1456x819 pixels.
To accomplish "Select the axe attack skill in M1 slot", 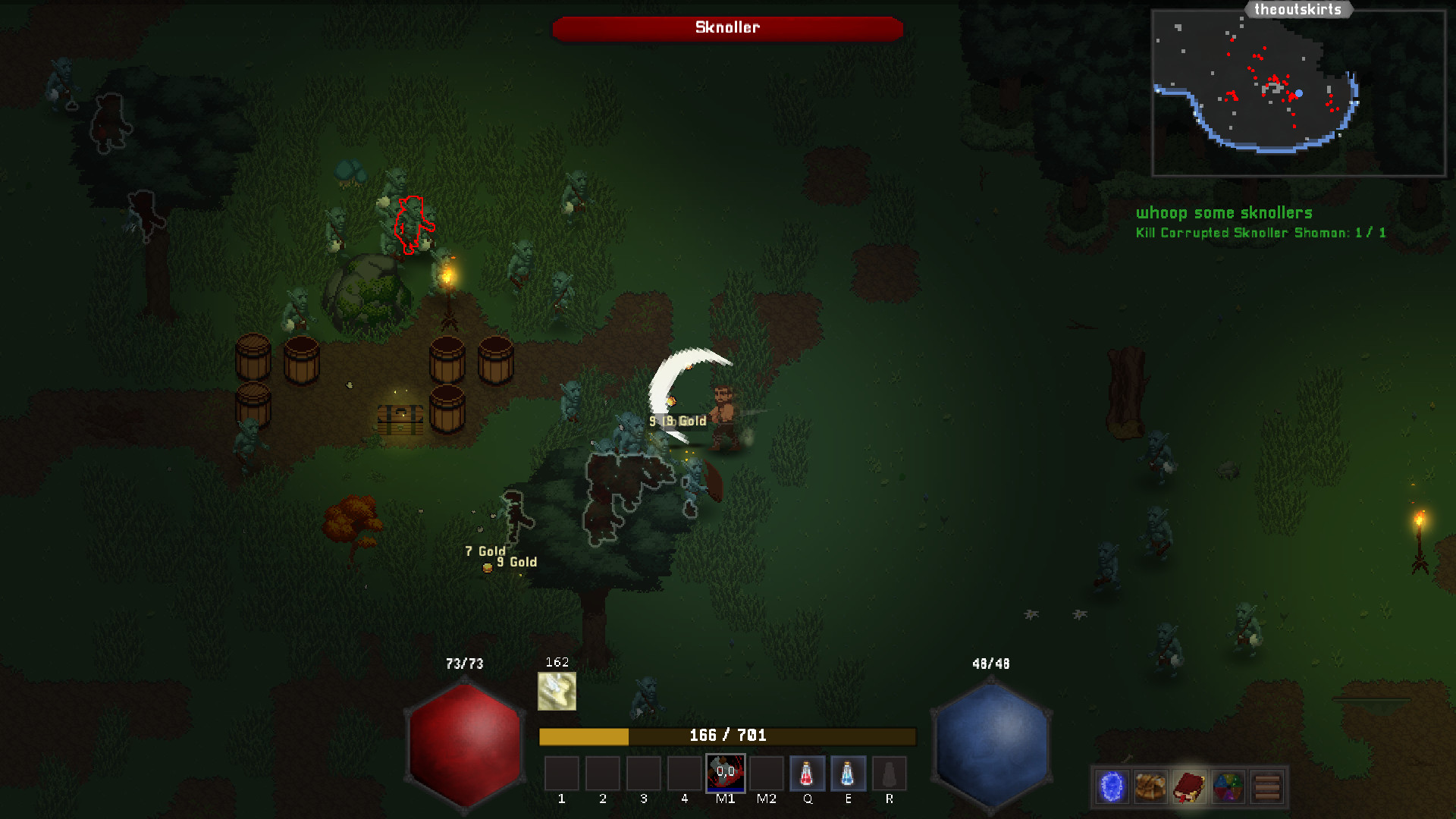I will [726, 772].
